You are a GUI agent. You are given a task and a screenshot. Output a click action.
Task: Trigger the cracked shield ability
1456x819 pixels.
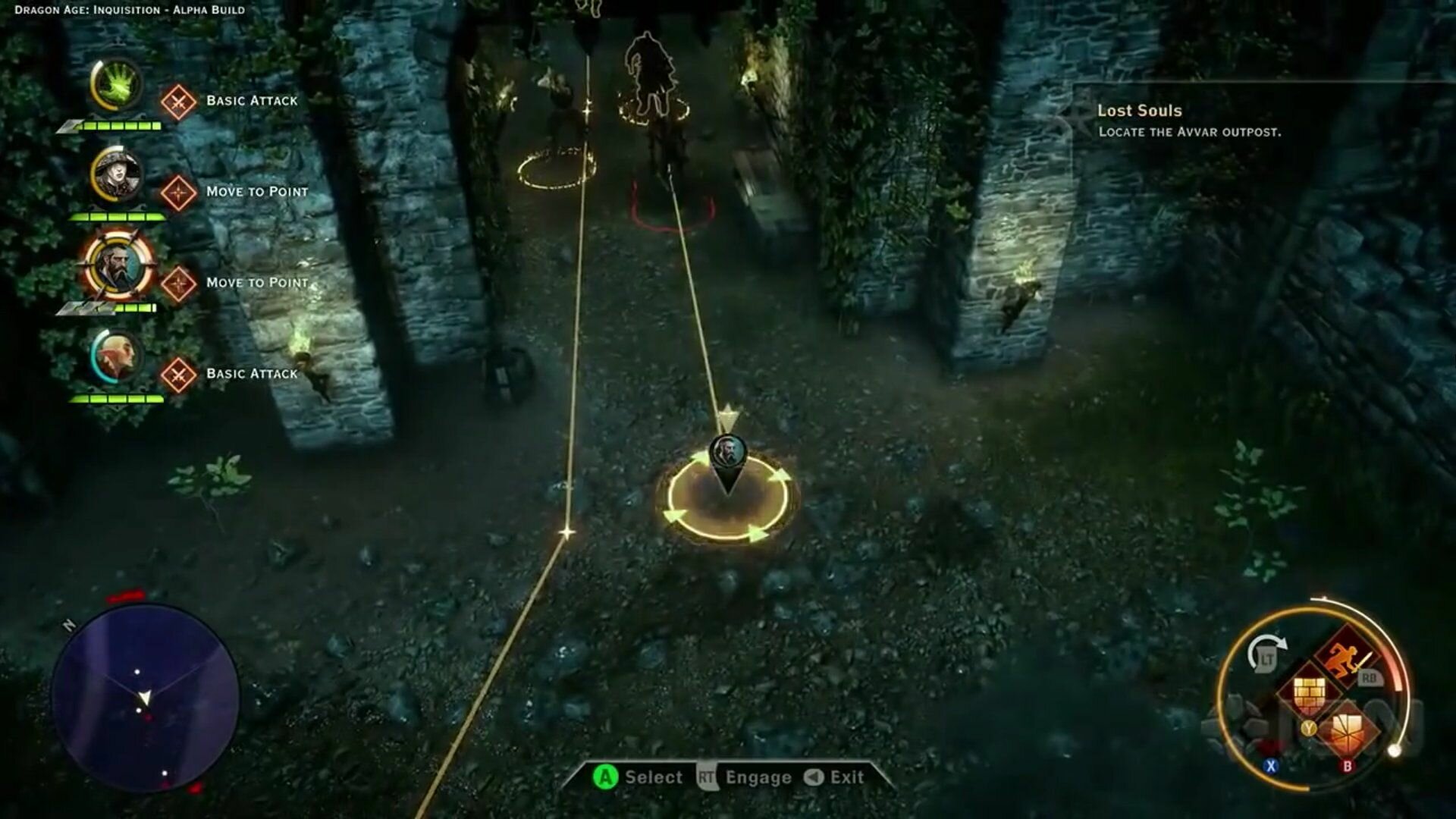click(1350, 731)
